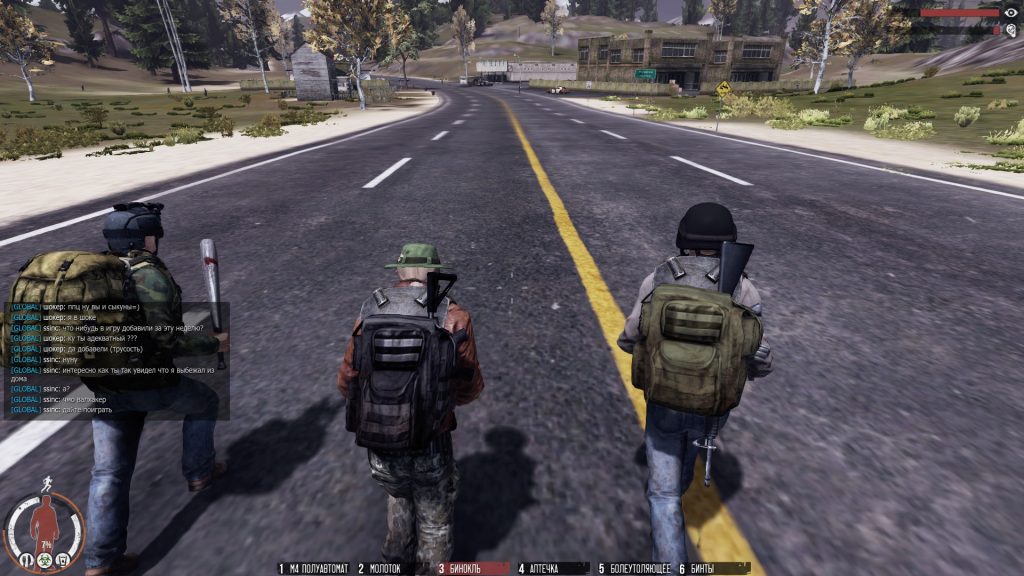Select the М4 Полуавтомат hotbar slot

pos(314,568)
